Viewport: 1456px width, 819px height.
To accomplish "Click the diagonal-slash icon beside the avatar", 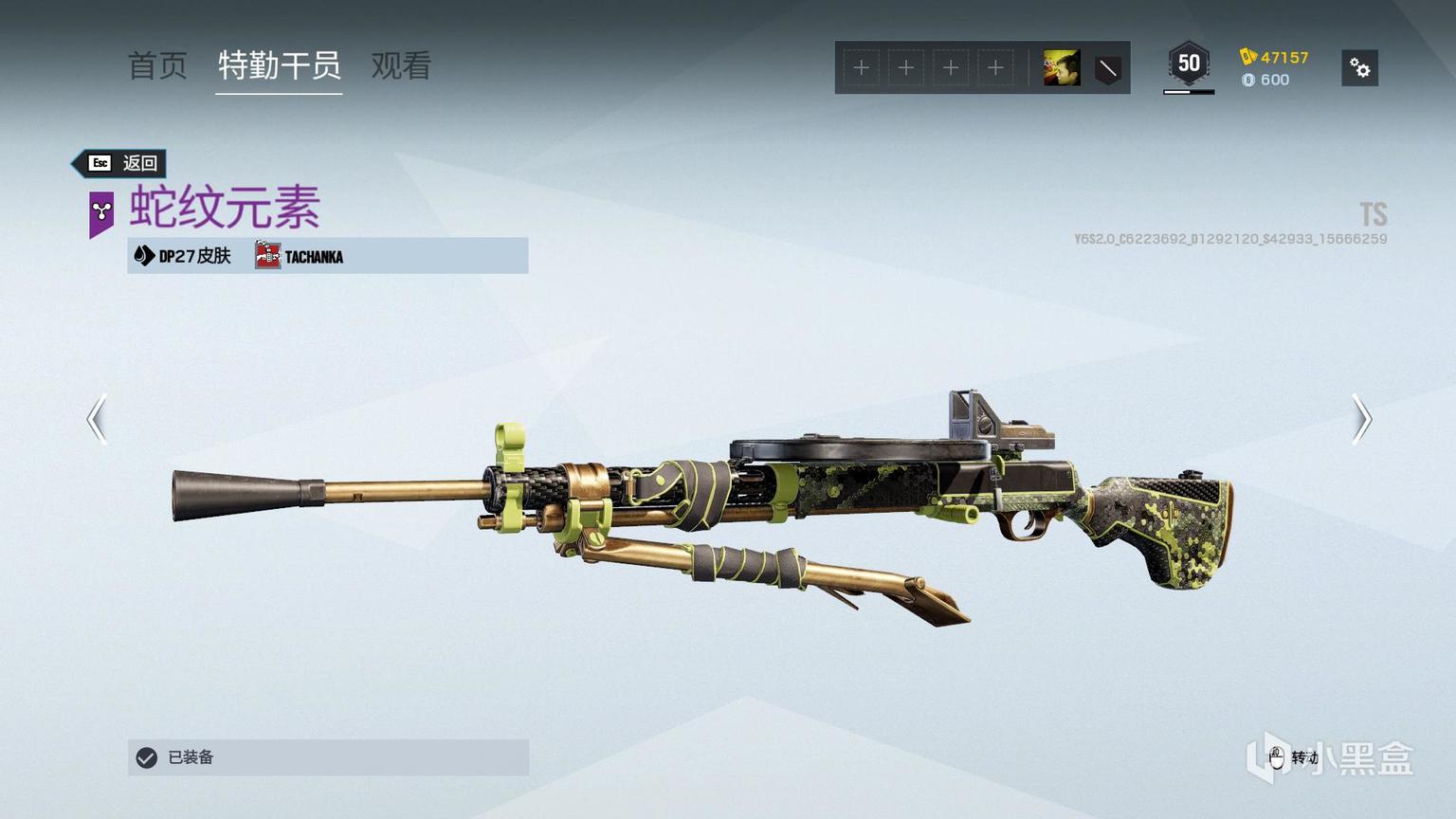I will point(1107,69).
